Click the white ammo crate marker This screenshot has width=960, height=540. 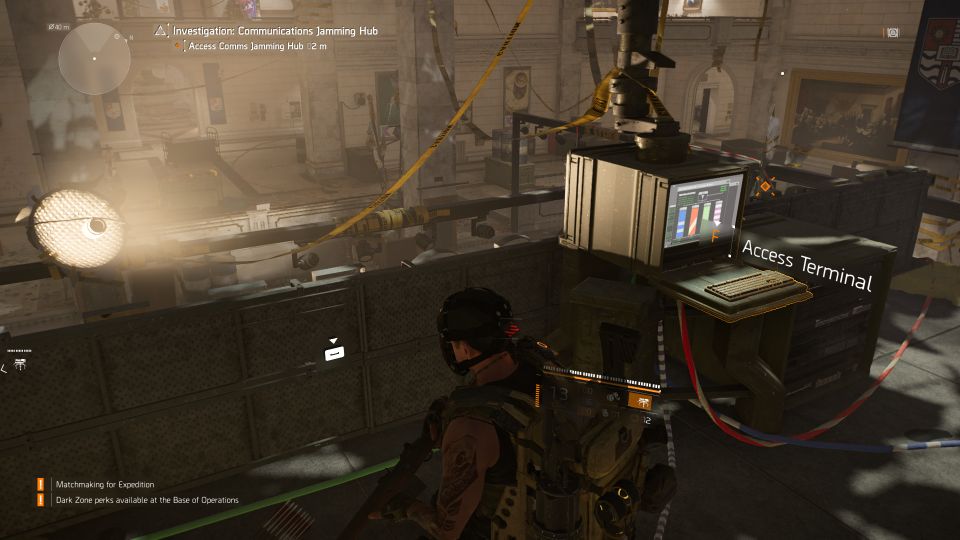[335, 353]
